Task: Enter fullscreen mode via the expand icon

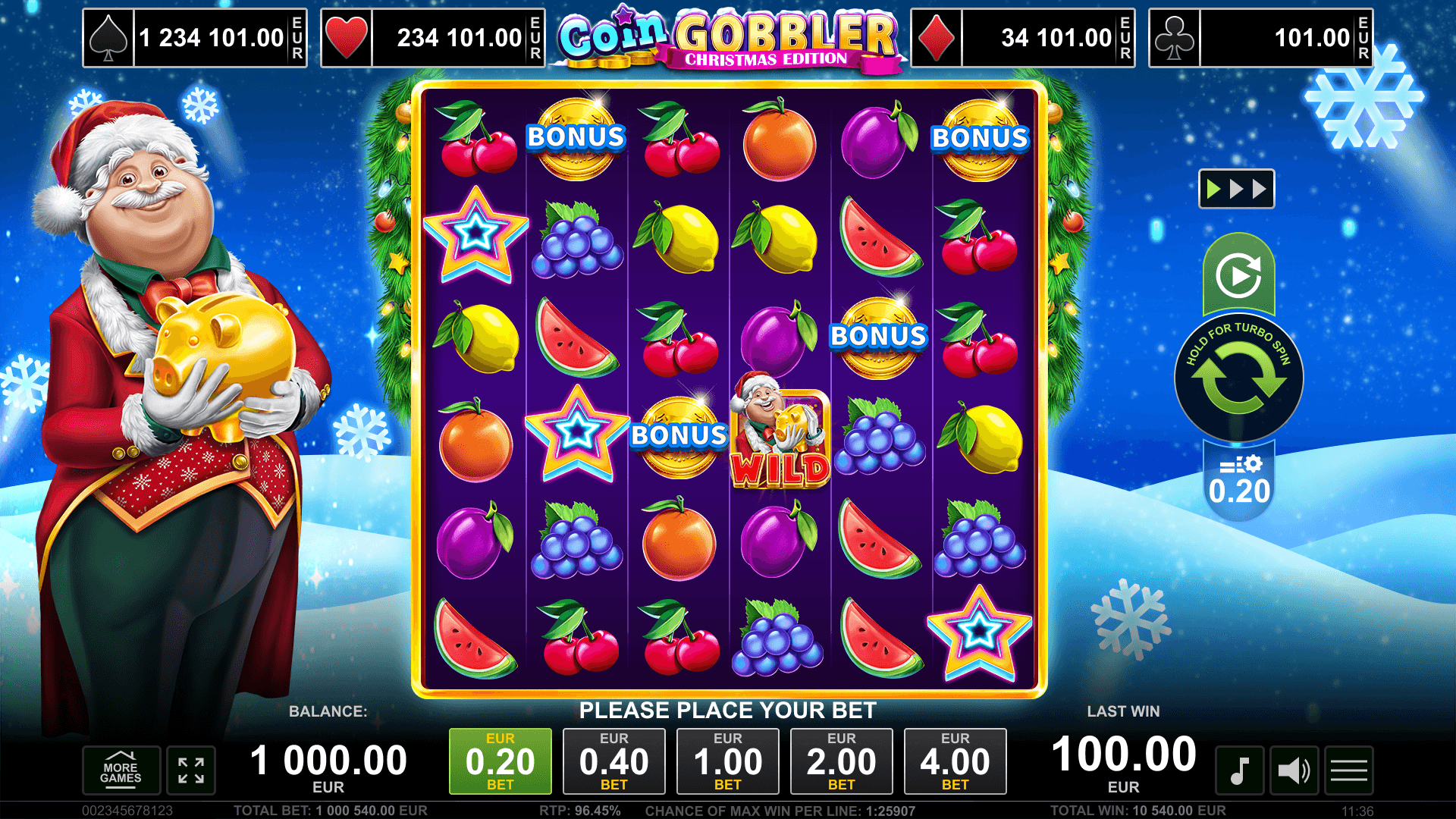Action: click(x=192, y=770)
